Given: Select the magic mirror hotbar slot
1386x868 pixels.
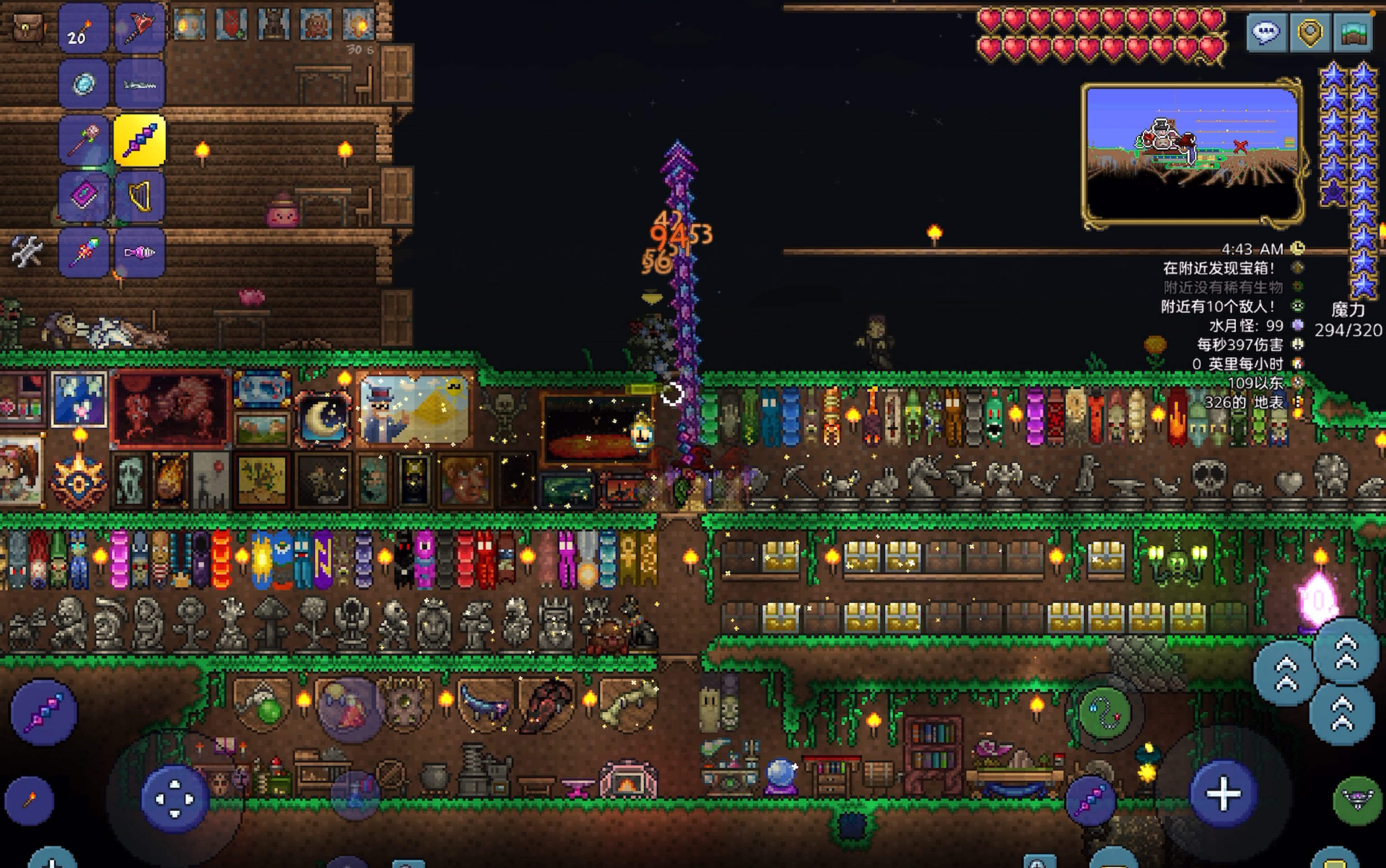Looking at the screenshot, I should (84, 84).
